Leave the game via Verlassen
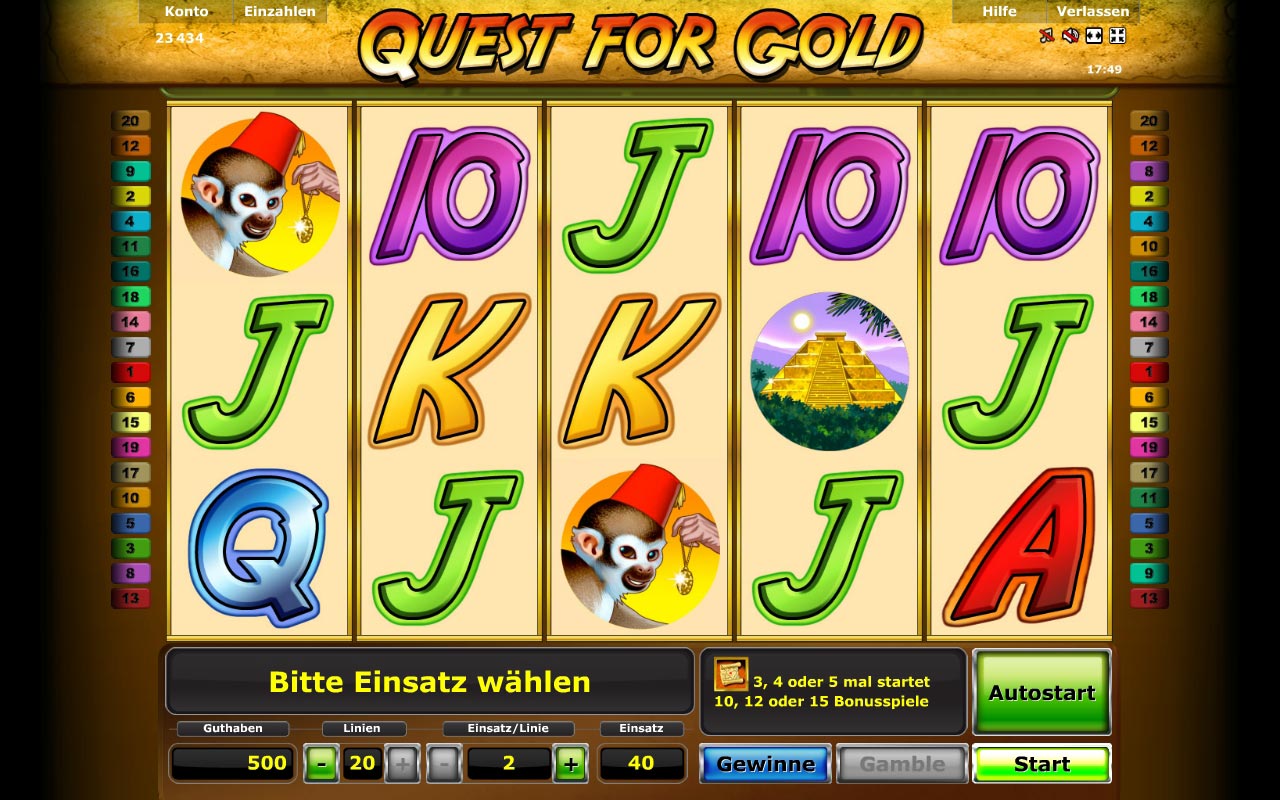This screenshot has width=1280, height=800. [1093, 12]
